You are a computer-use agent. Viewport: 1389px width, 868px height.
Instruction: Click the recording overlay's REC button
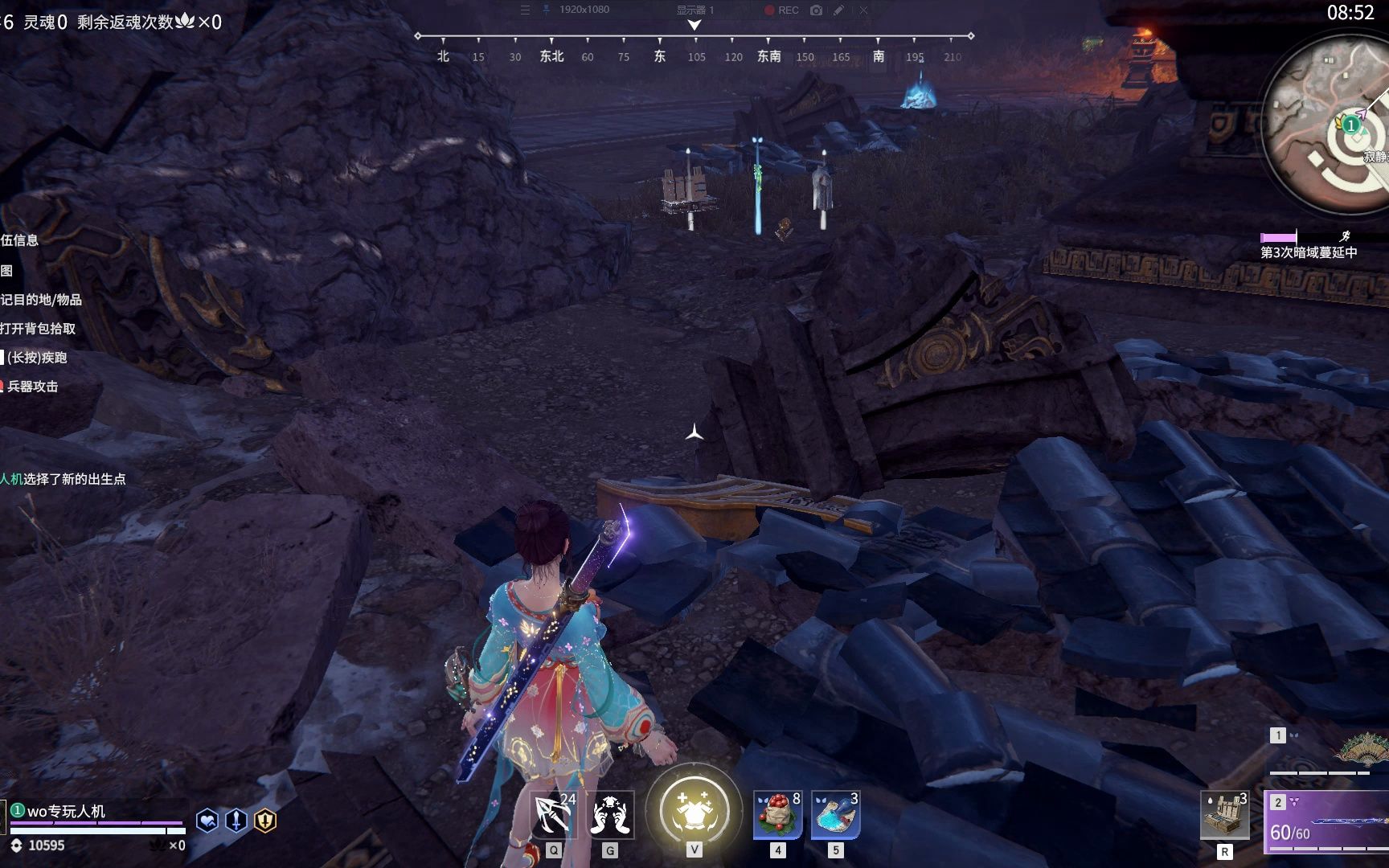(781, 10)
